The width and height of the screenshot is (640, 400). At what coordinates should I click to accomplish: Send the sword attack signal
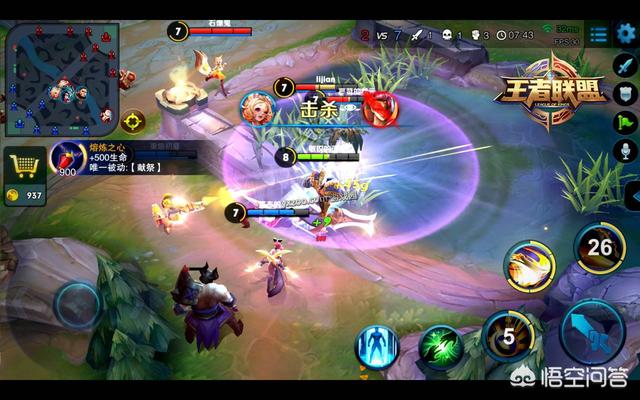[x=627, y=66]
